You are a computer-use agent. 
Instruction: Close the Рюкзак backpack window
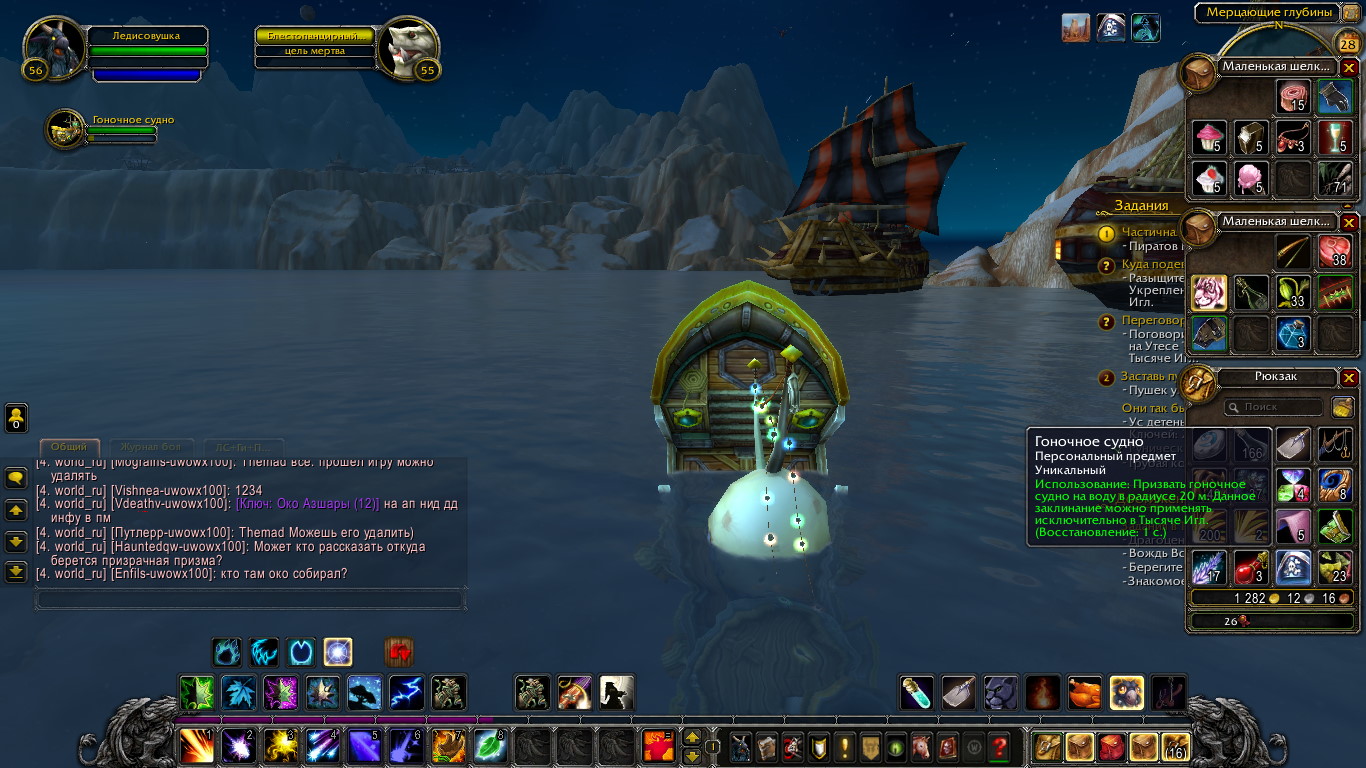point(1349,377)
